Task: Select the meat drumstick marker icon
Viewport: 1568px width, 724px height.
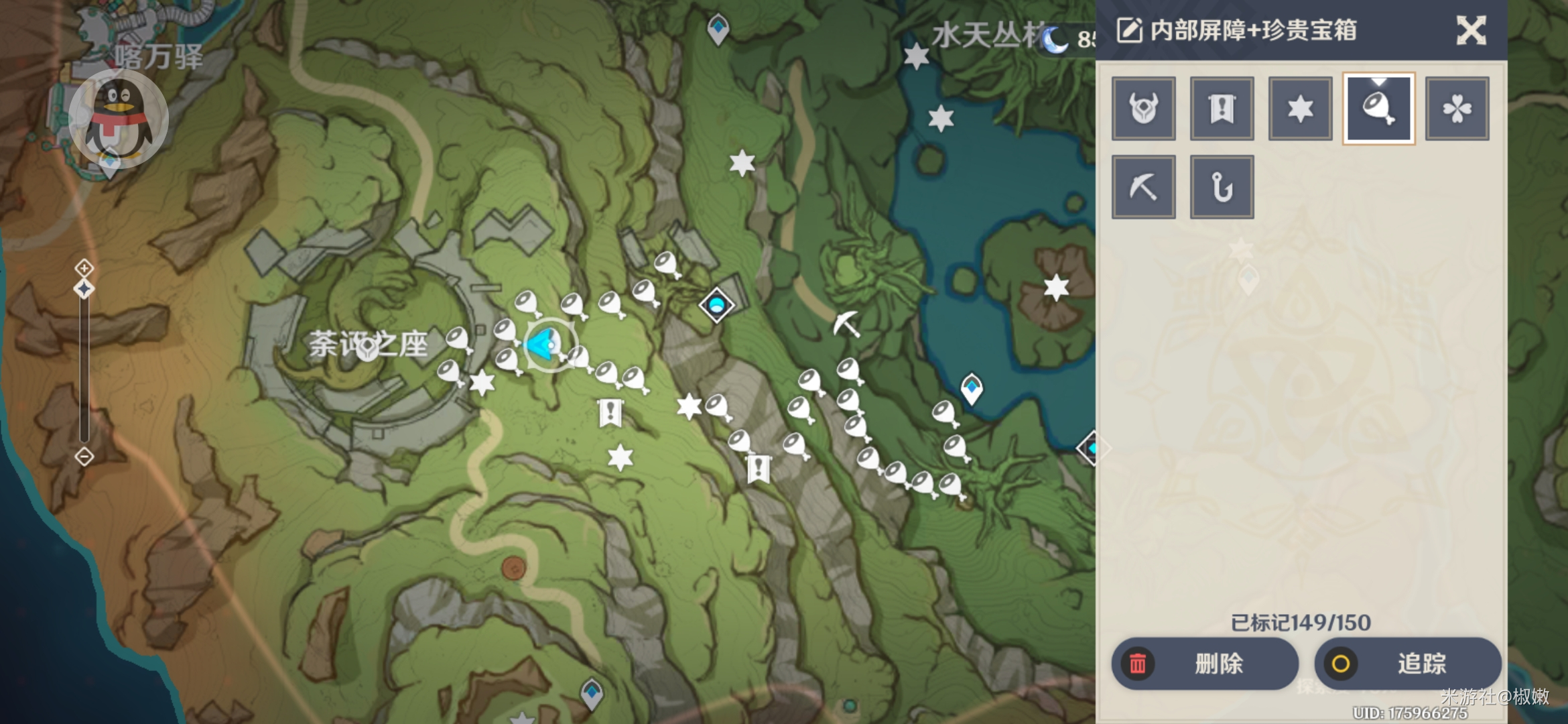Action: click(x=1378, y=109)
